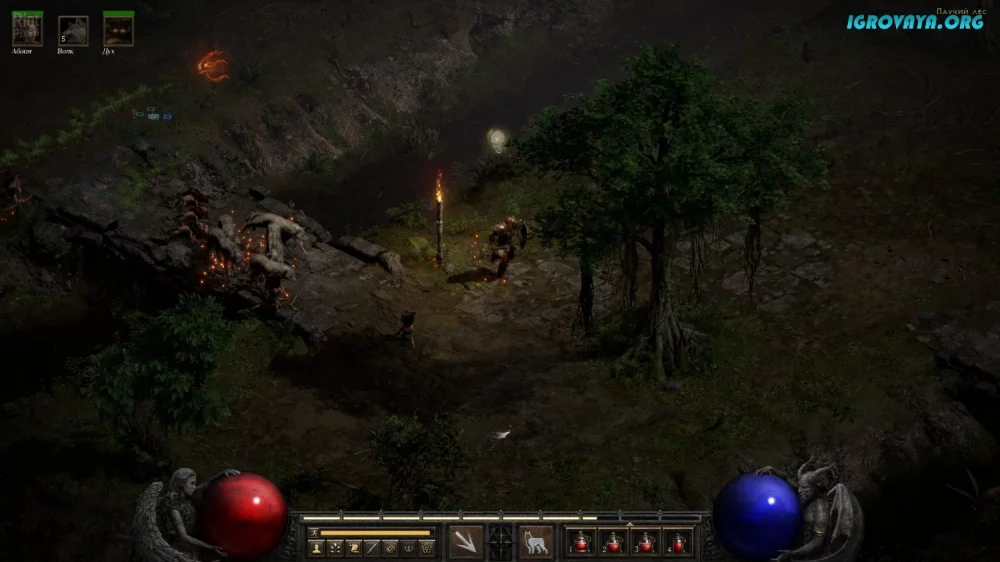Select the wolf summon portrait labeled Волк
1000x562 pixels.
[72, 30]
